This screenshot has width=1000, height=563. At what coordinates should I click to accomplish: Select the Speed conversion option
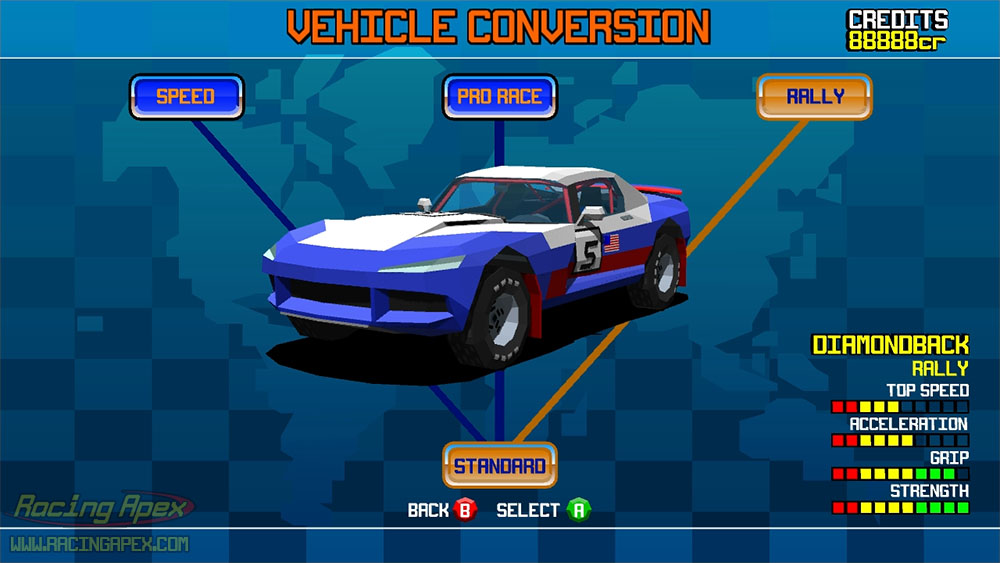click(186, 97)
